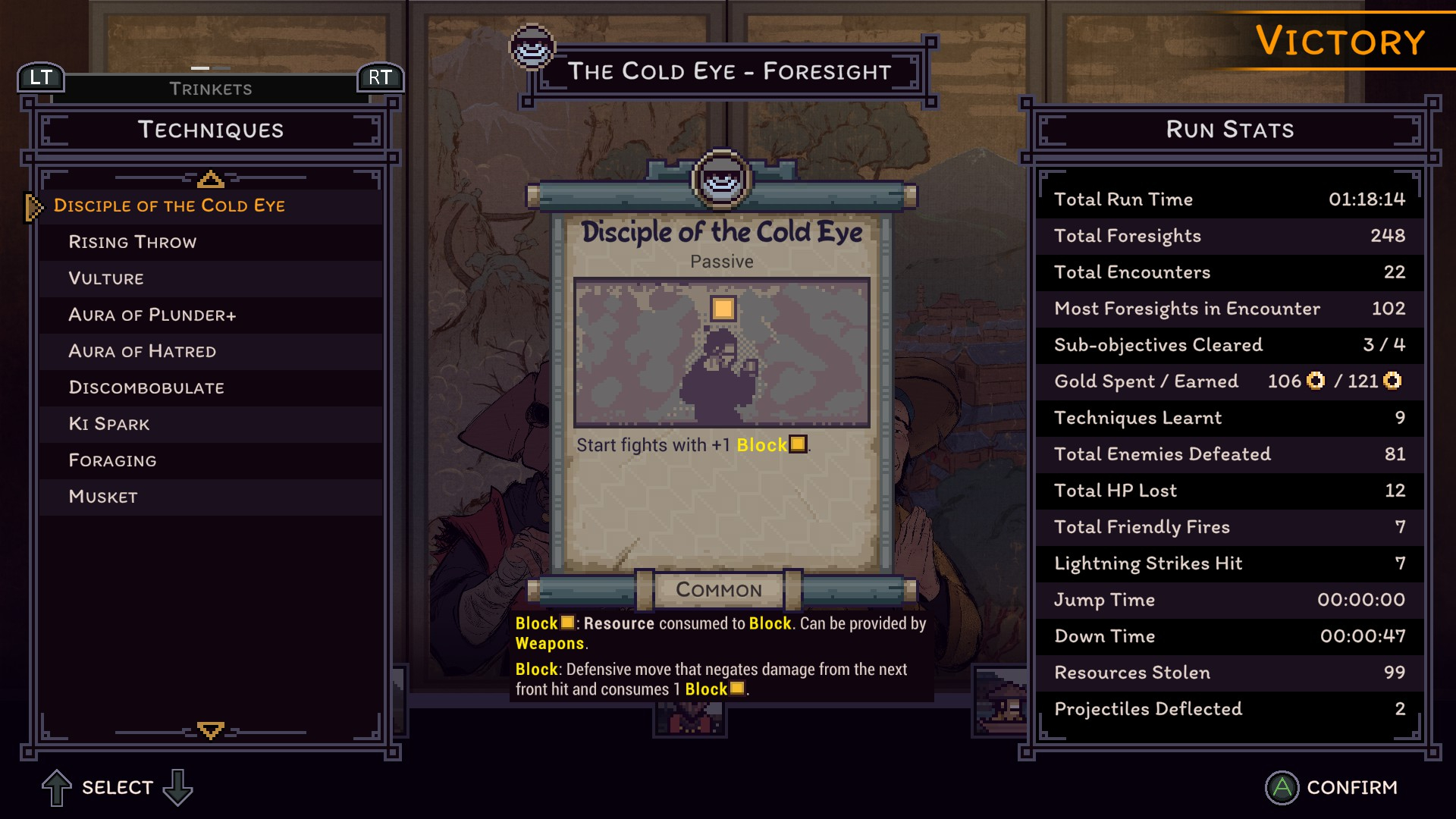Select the Vulture technique
1456x819 pixels.
click(x=106, y=278)
